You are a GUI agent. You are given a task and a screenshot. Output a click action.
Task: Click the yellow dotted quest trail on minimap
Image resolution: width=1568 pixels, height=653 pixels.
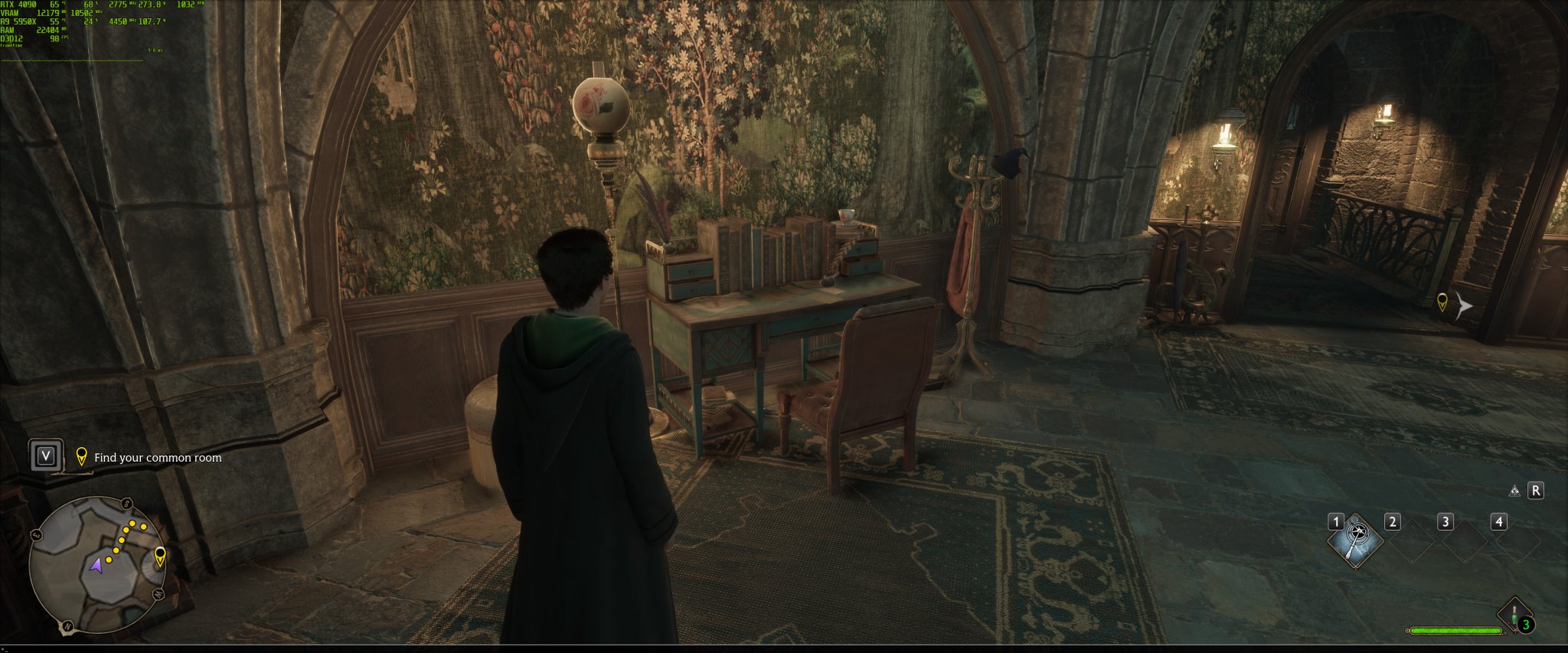(x=122, y=538)
